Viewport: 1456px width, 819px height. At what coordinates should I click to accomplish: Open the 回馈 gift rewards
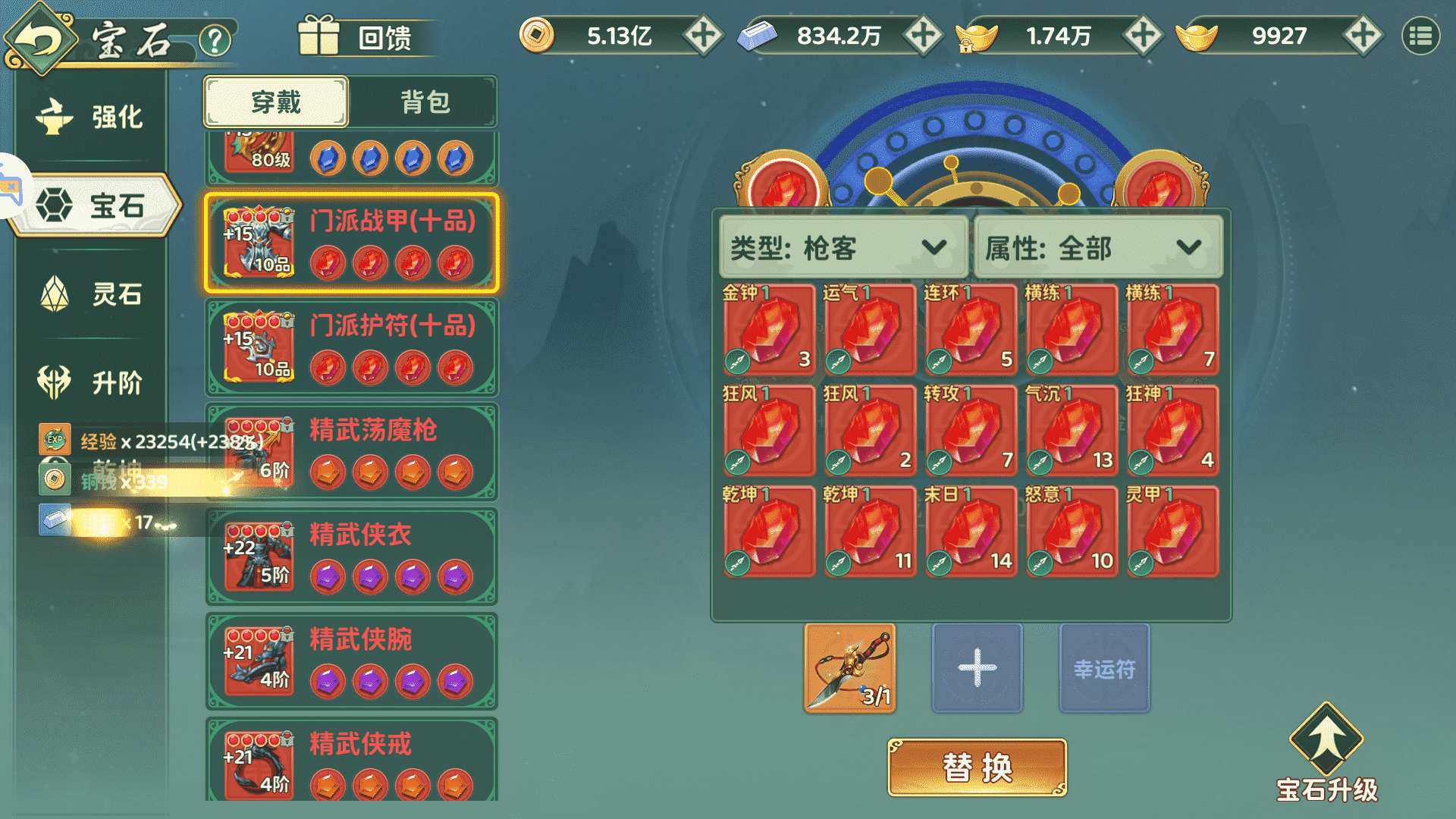pyautogui.click(x=356, y=36)
